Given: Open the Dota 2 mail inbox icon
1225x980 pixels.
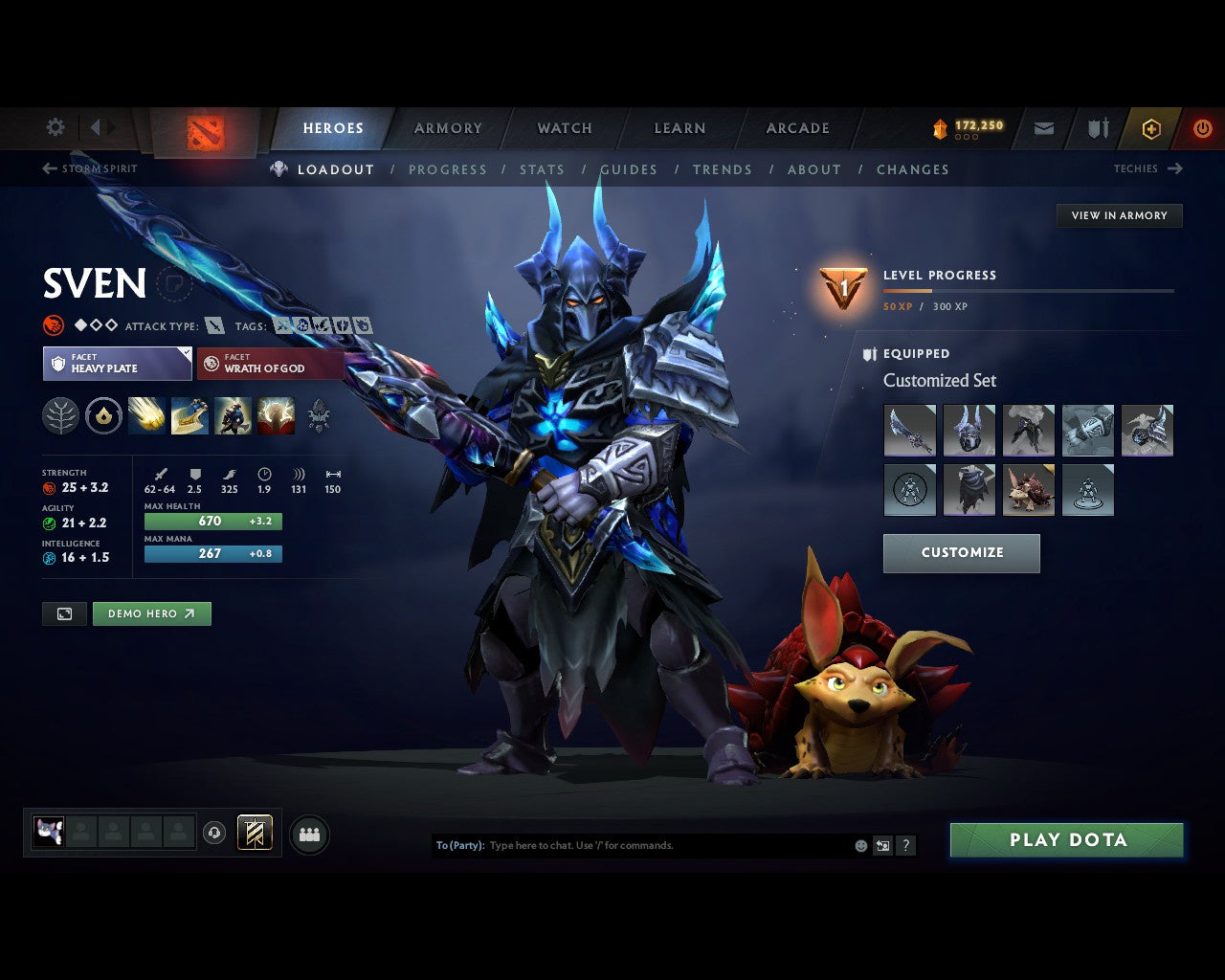Looking at the screenshot, I should pyautogui.click(x=1043, y=128).
